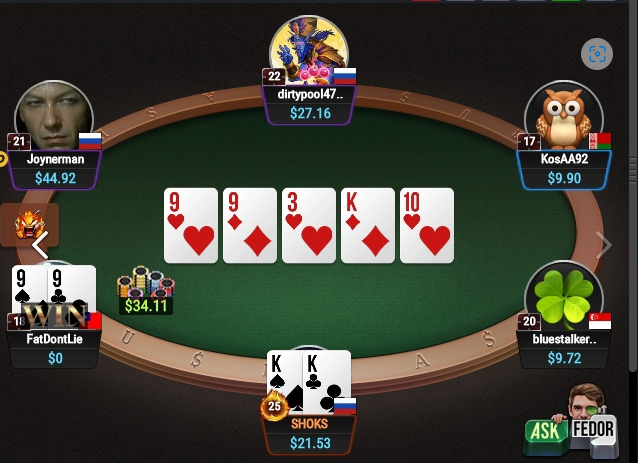Screen dimensions: 638x463
Task: Click the FatDontLie nameplate
Action: 55,338
